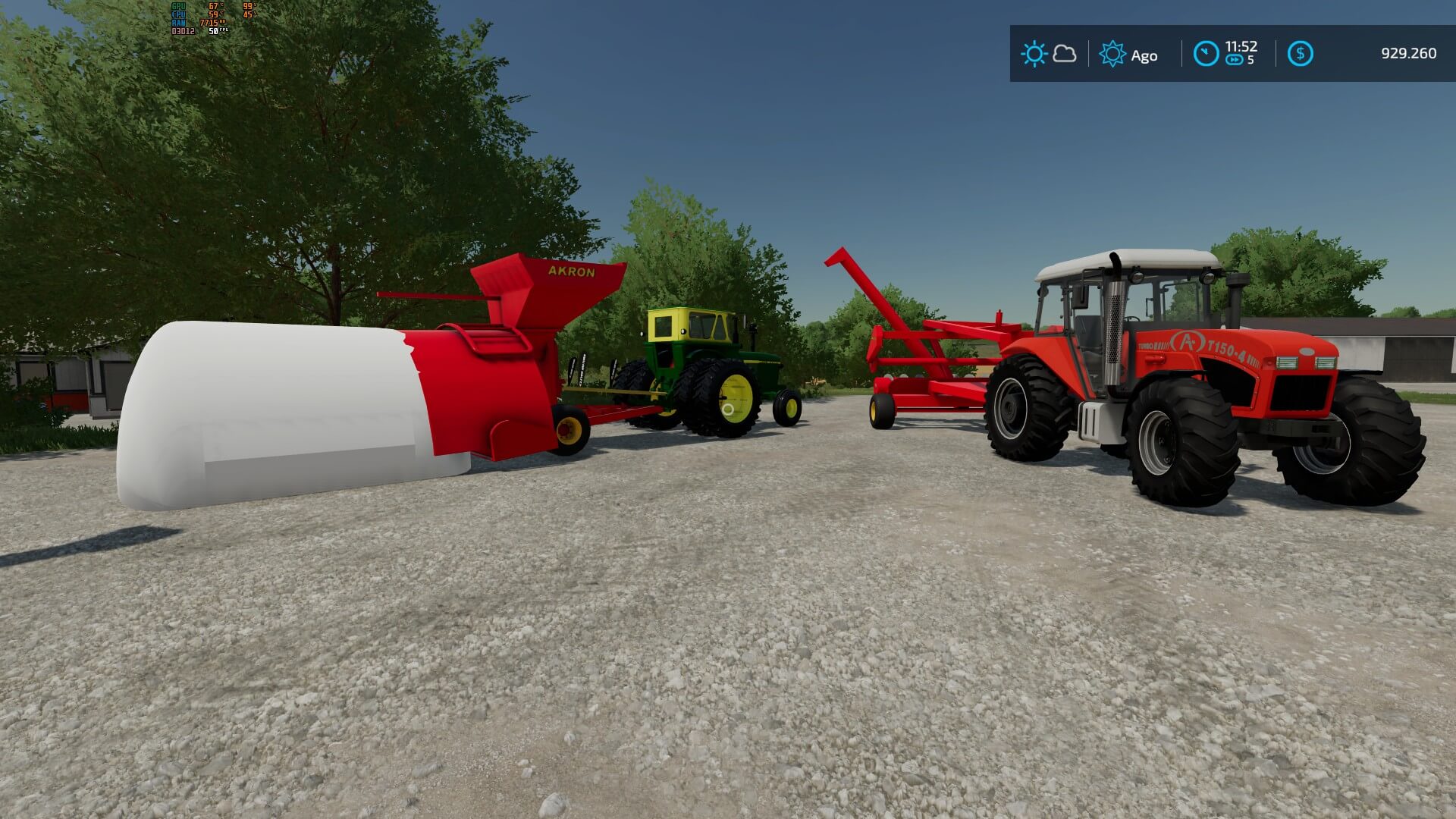Select the dollar money icon
This screenshot has height=819, width=1456.
tap(1300, 54)
